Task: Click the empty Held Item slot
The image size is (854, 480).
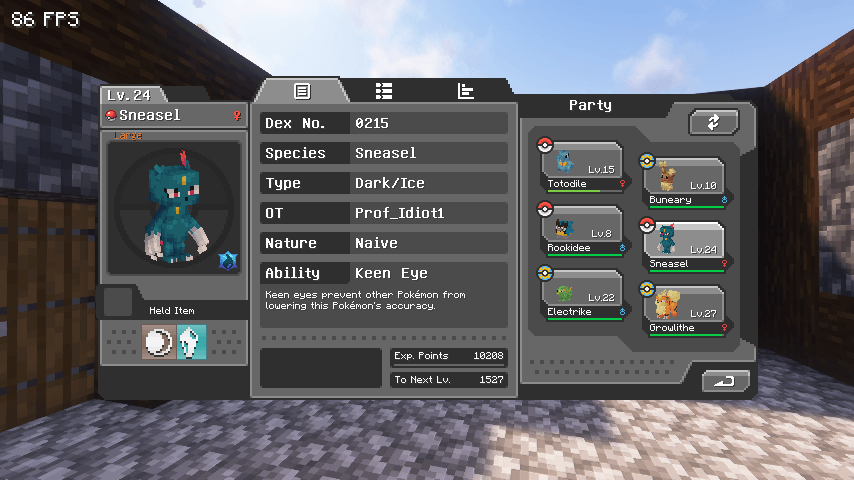Action: [118, 301]
